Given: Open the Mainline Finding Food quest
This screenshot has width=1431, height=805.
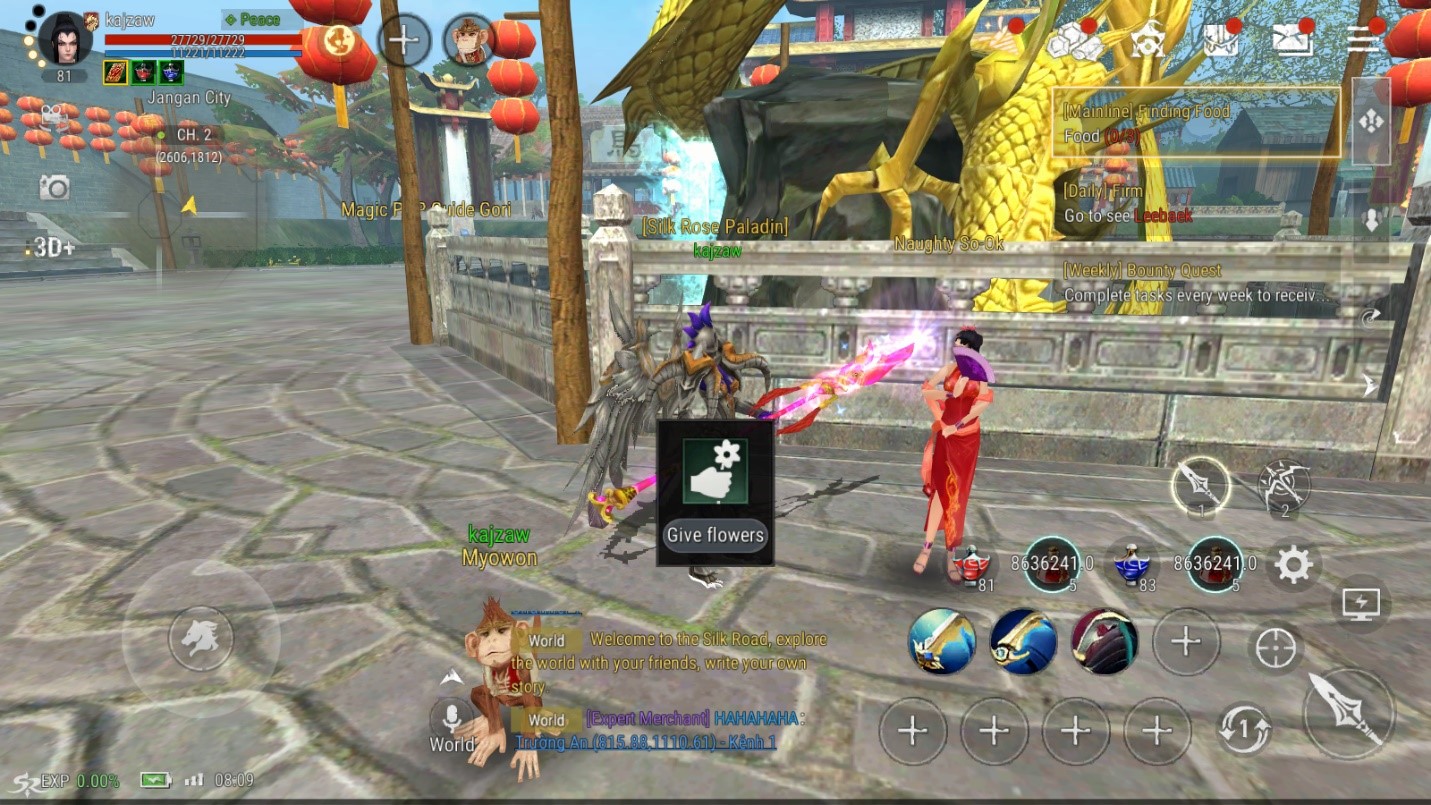Looking at the screenshot, I should point(1195,123).
